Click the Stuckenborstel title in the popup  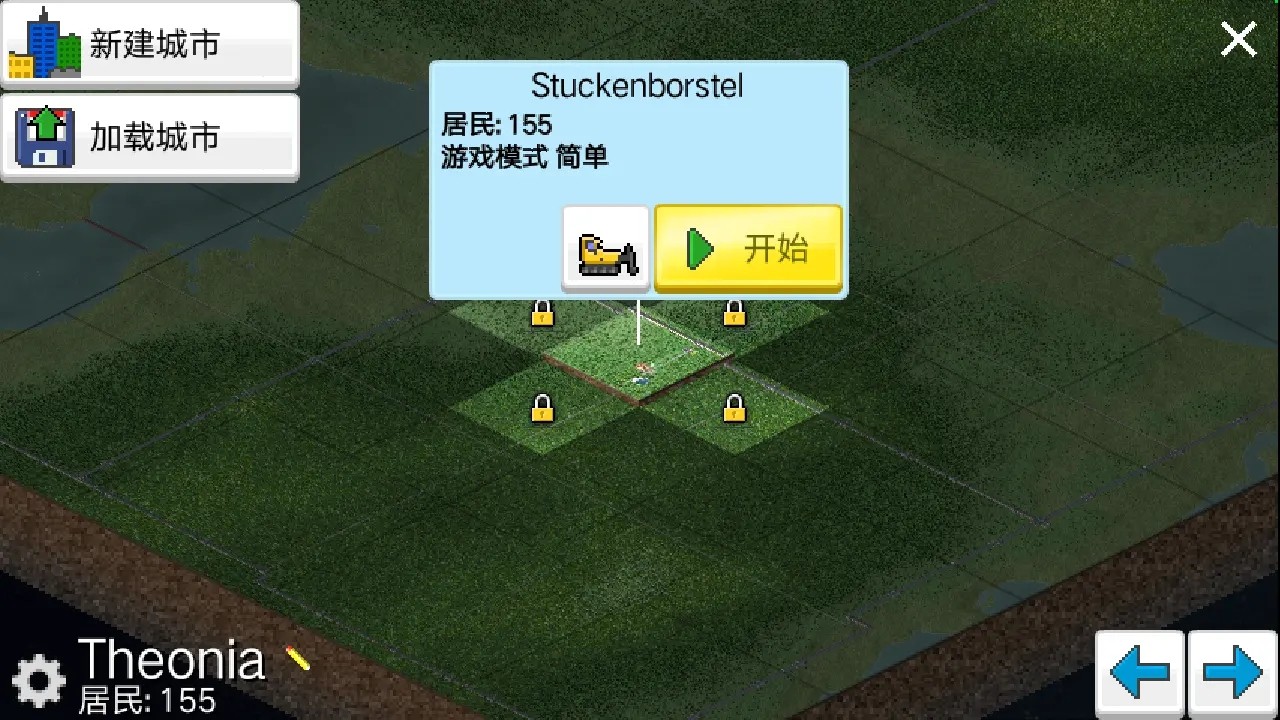pyautogui.click(x=637, y=87)
